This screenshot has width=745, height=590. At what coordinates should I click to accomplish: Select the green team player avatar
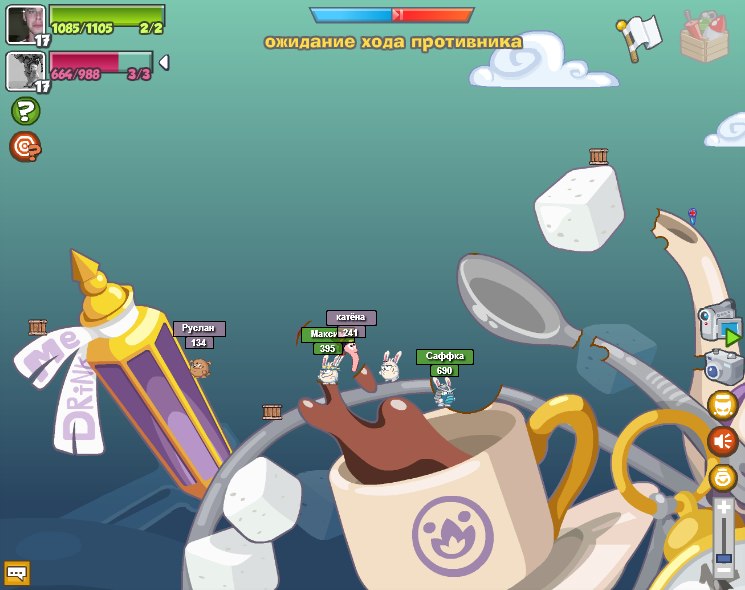pyautogui.click(x=25, y=24)
